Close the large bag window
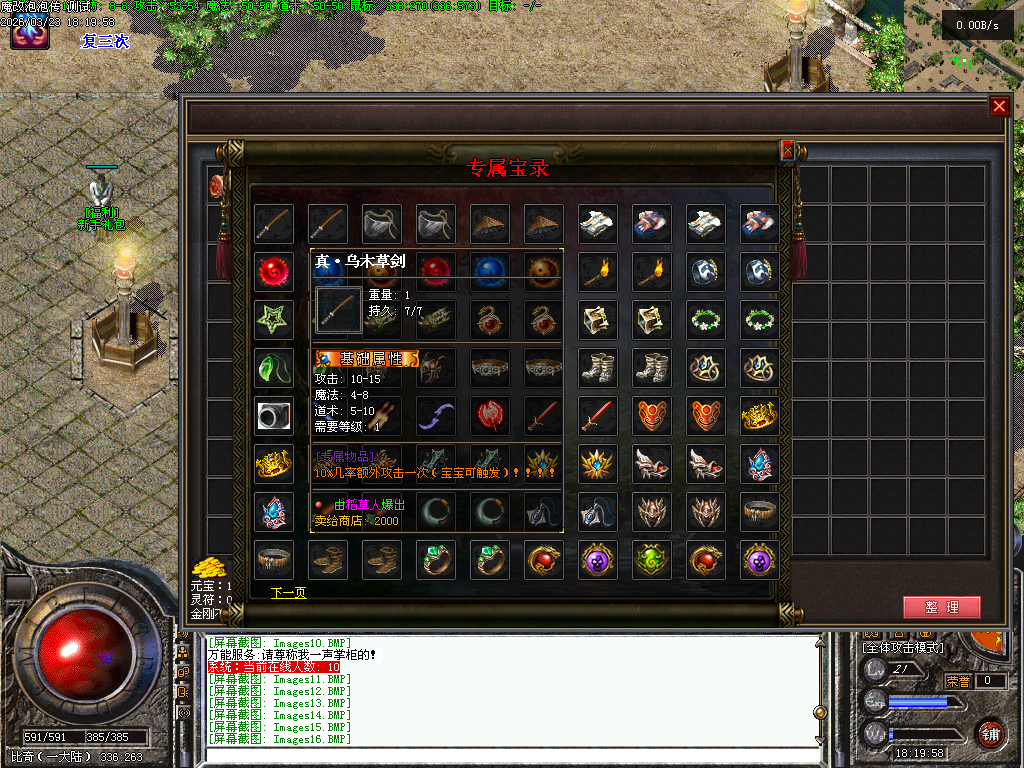Image resolution: width=1024 pixels, height=768 pixels. coord(998,107)
